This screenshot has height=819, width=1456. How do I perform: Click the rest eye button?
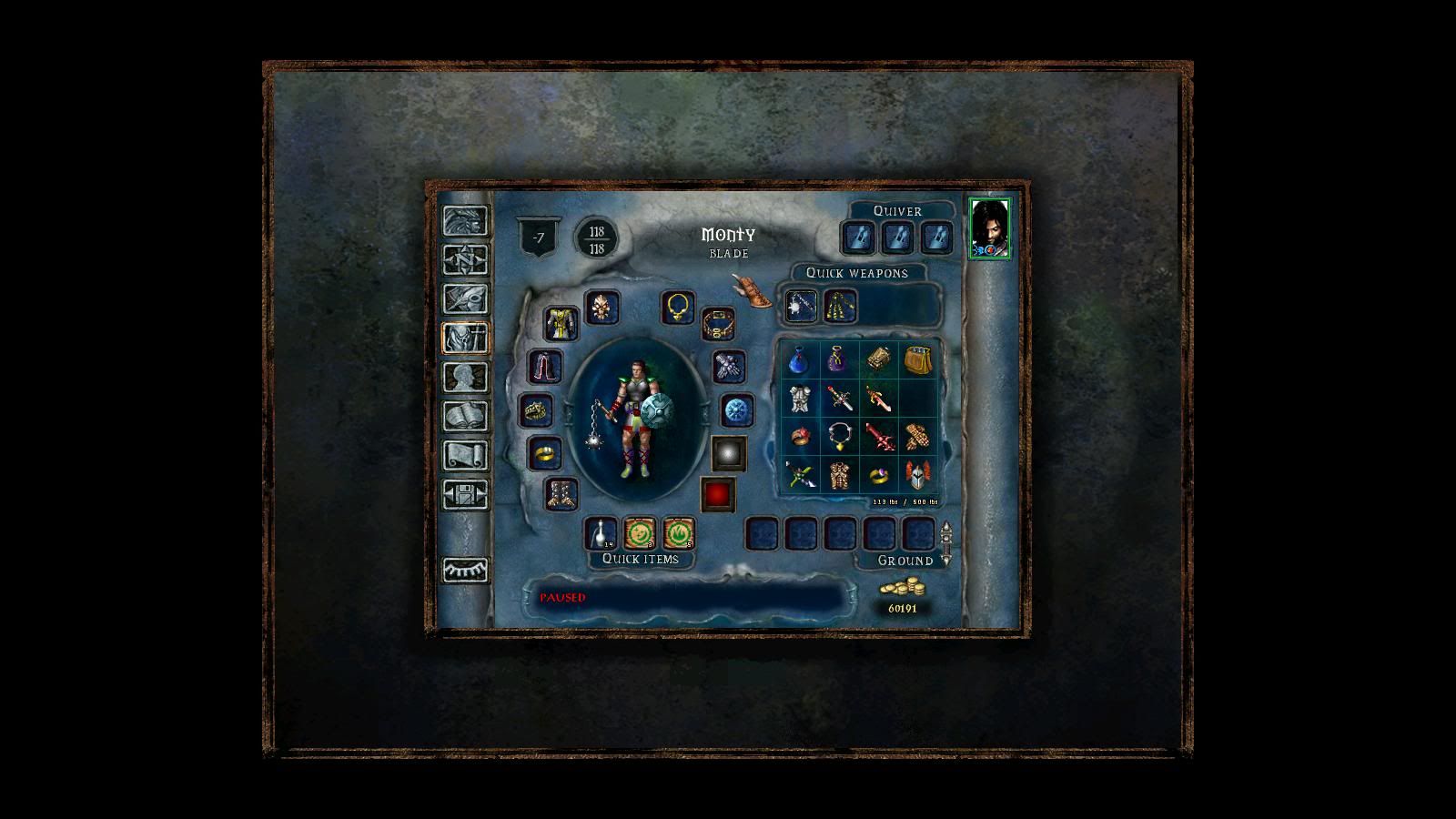pos(465,571)
